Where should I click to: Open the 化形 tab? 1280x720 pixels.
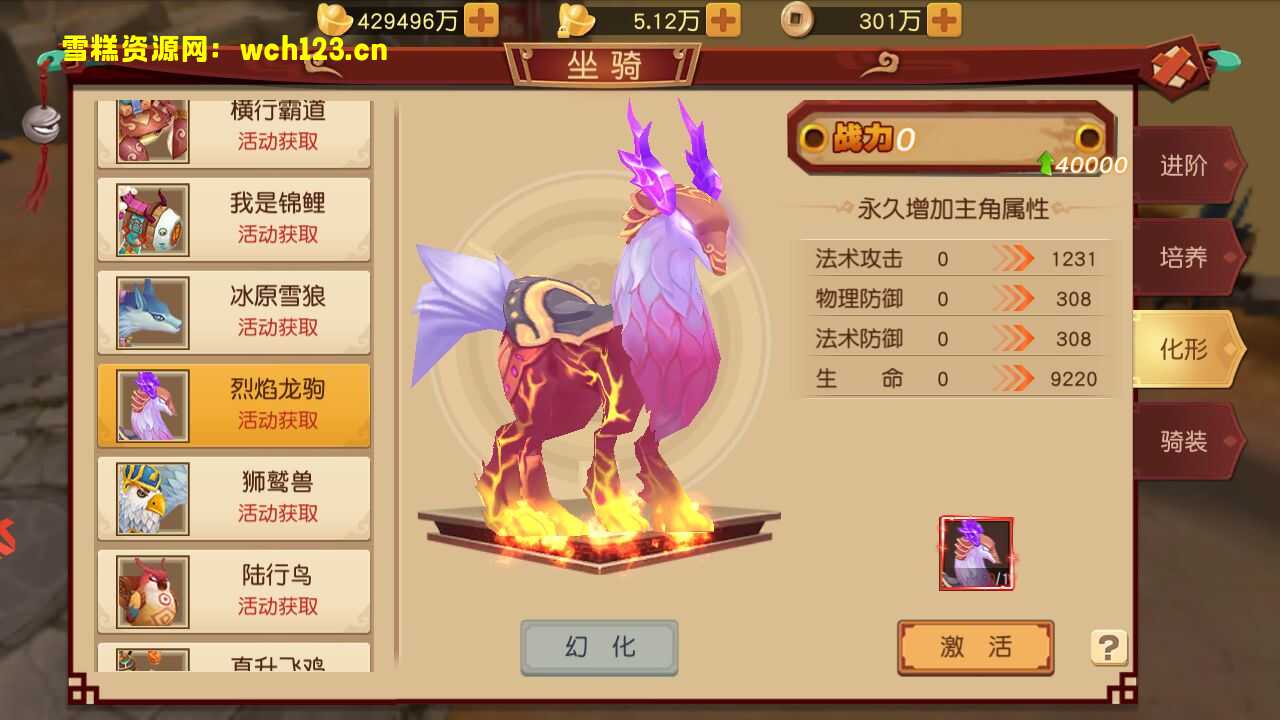pyautogui.click(x=1185, y=350)
